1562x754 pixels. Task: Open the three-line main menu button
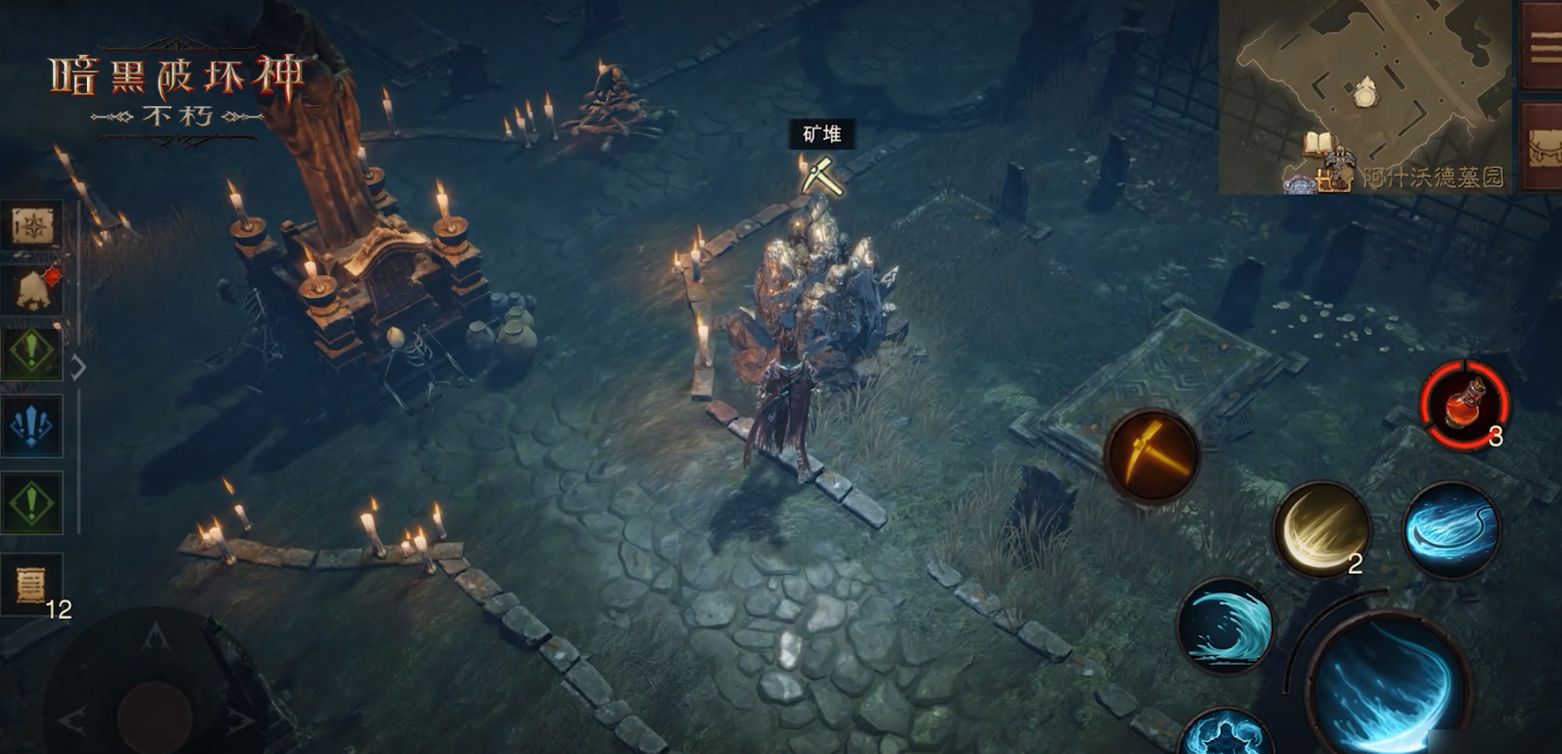click(x=1542, y=47)
